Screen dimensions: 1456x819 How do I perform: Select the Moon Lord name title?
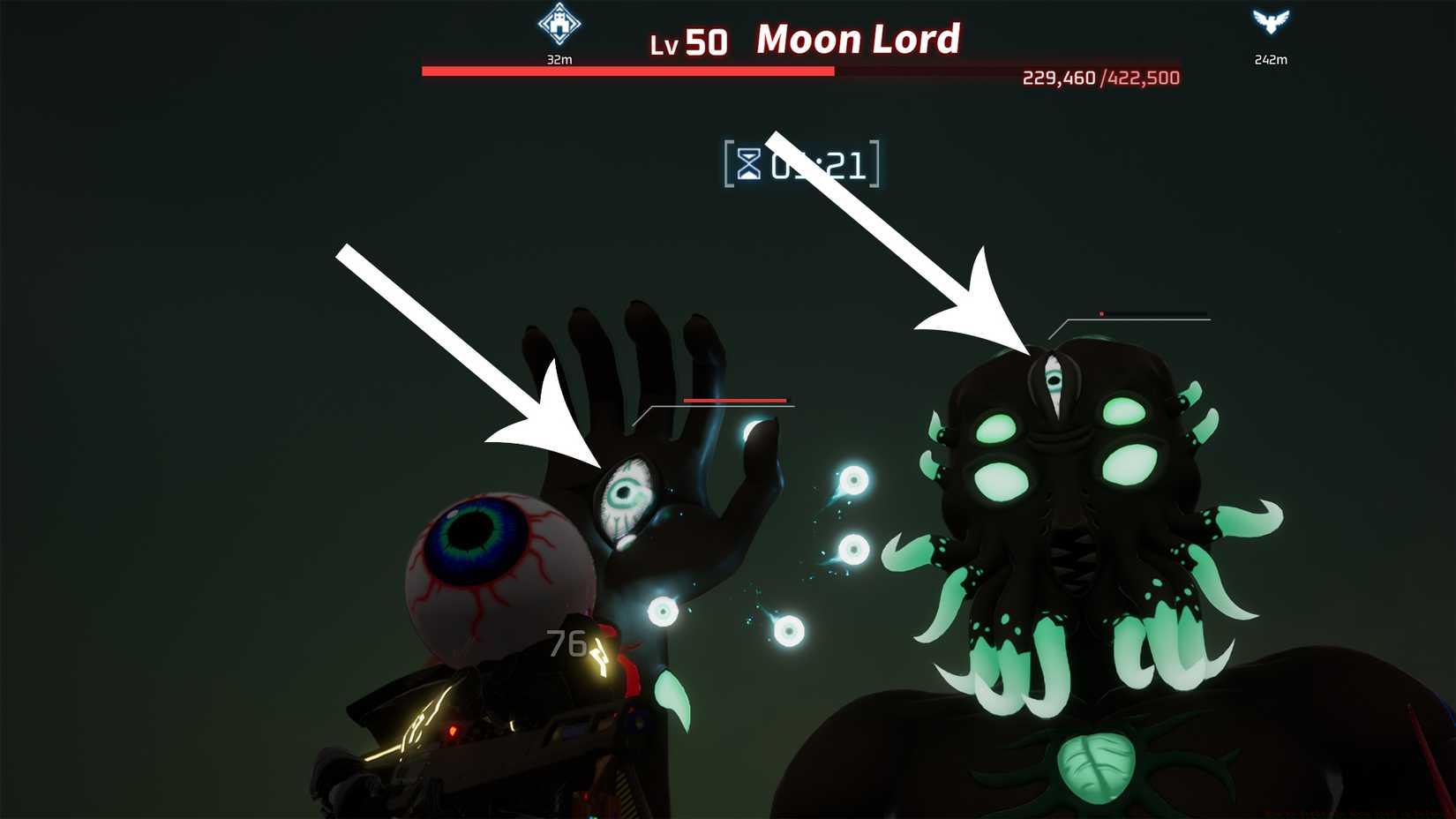click(858, 39)
